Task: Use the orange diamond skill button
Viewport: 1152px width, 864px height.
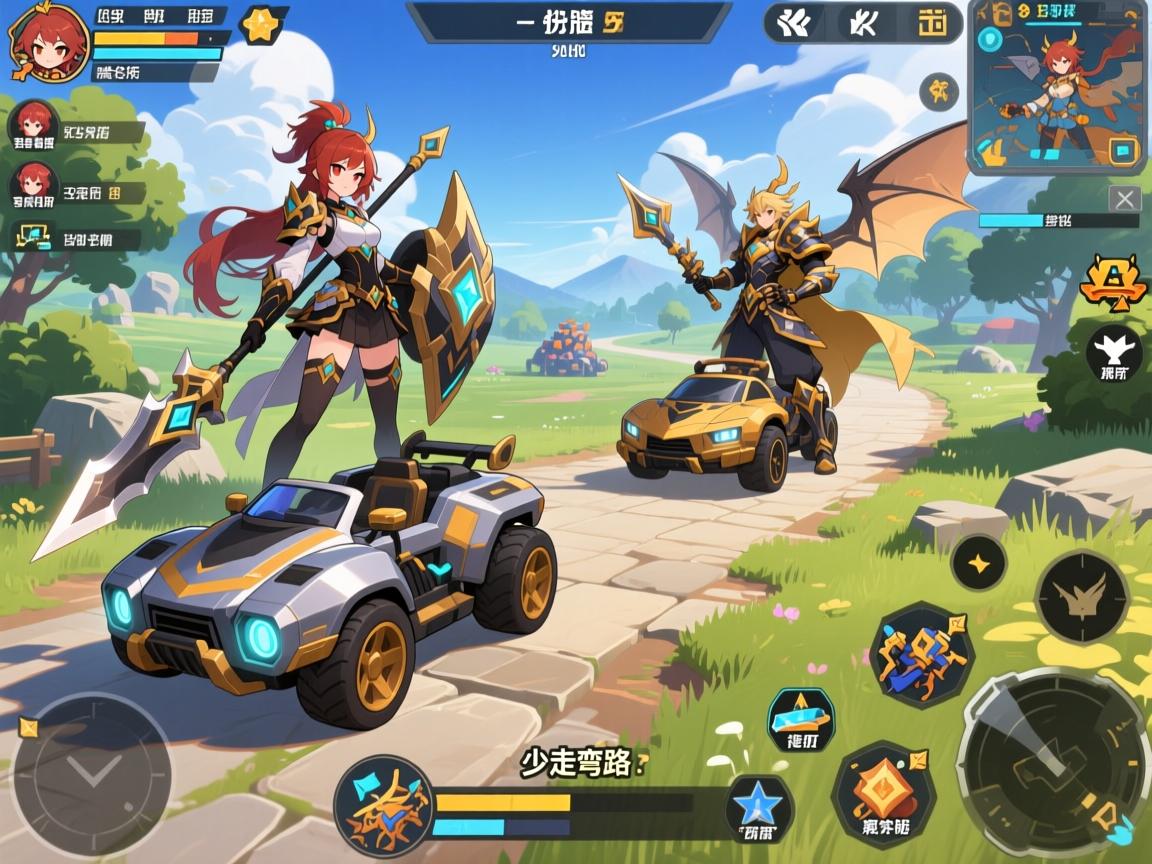Action: 883,795
